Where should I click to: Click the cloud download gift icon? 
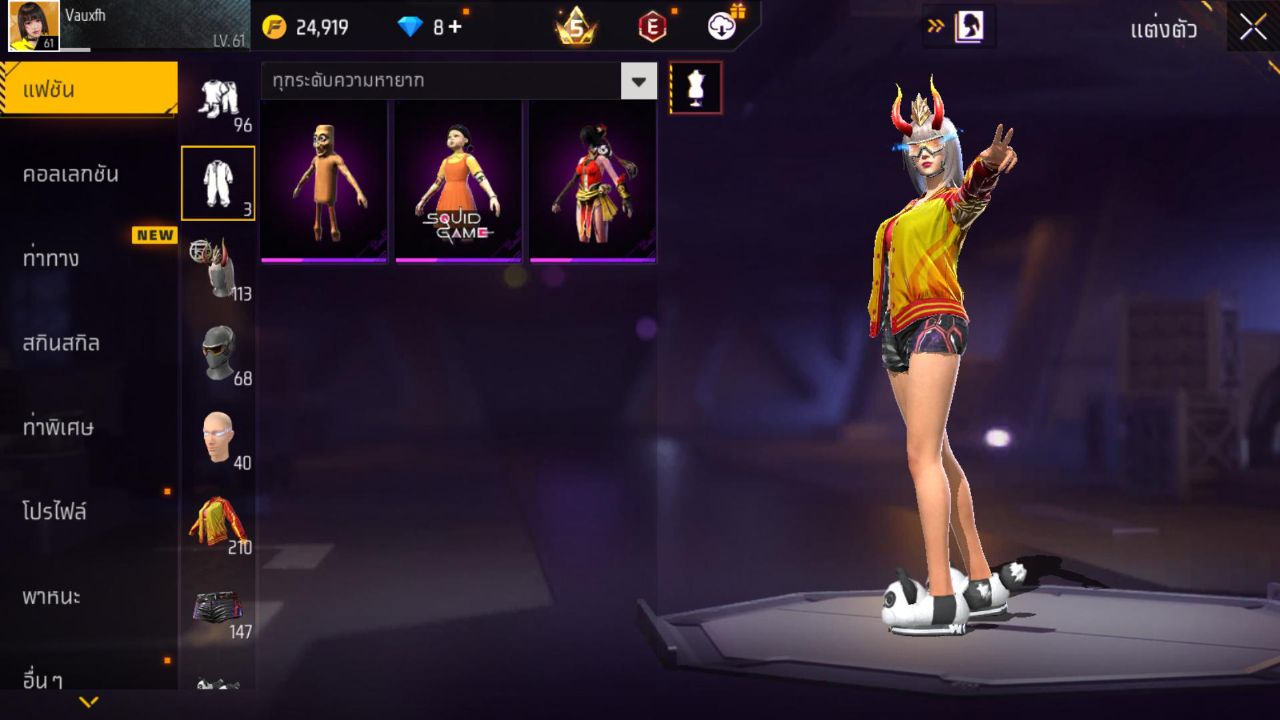722,27
